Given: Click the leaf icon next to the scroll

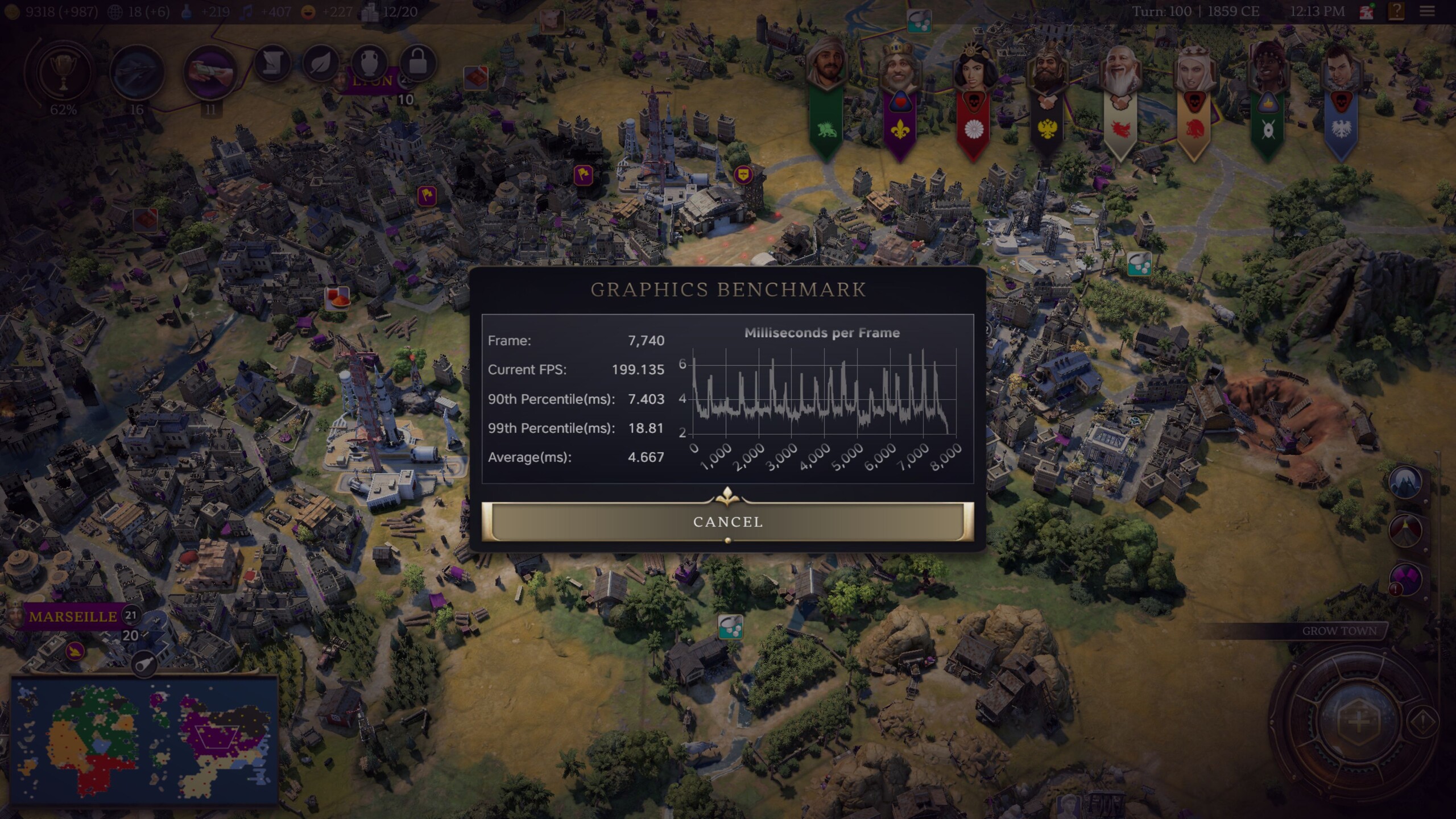Looking at the screenshot, I should (320, 63).
